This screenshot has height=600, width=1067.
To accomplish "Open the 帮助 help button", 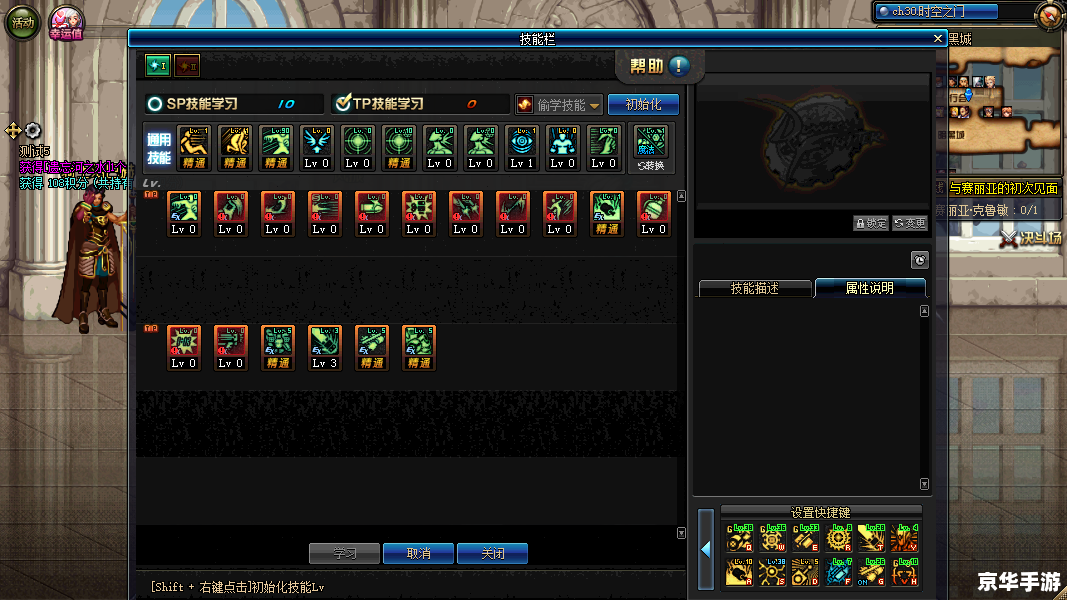I will [x=660, y=66].
